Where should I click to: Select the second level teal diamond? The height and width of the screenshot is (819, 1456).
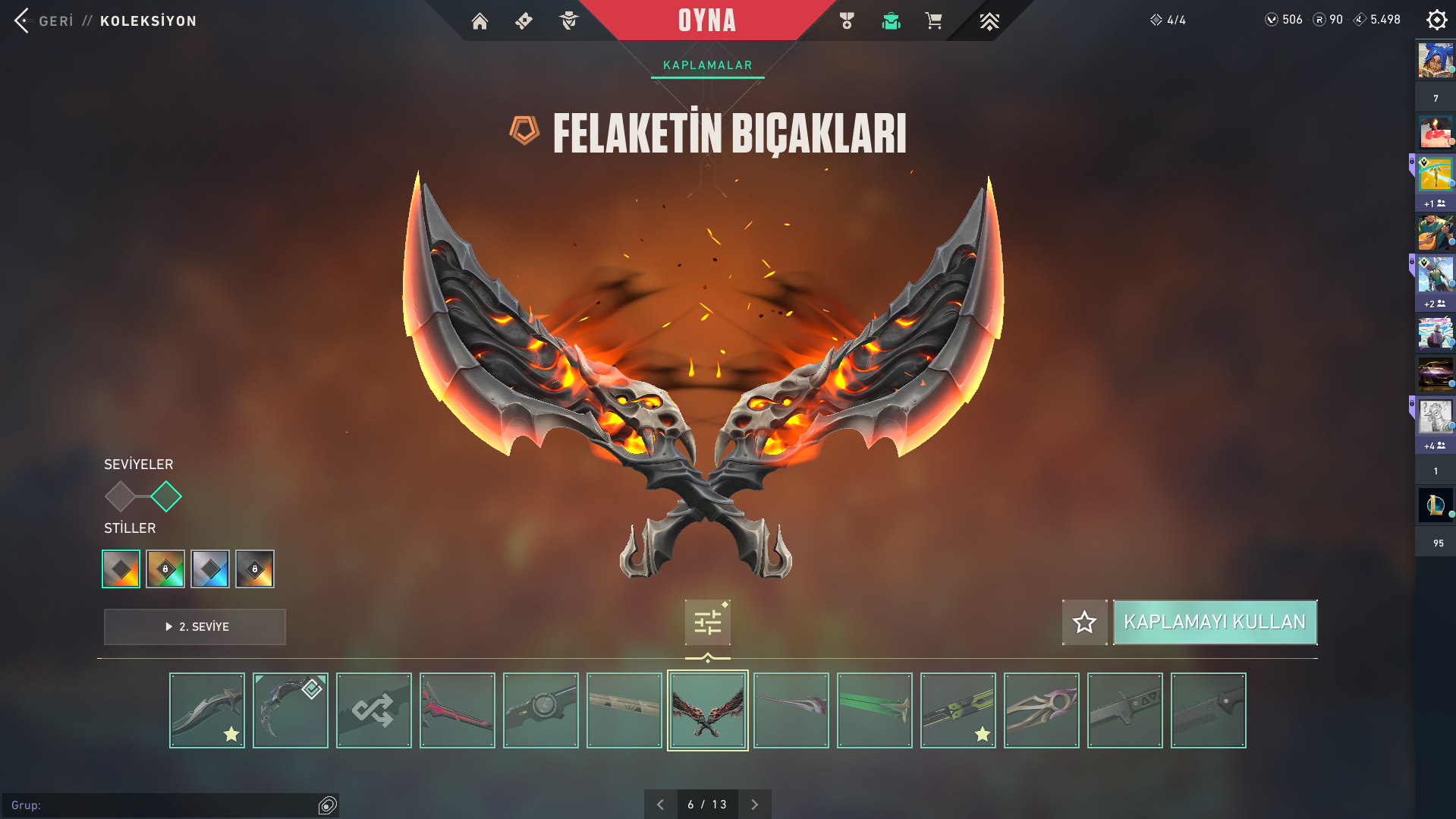166,497
